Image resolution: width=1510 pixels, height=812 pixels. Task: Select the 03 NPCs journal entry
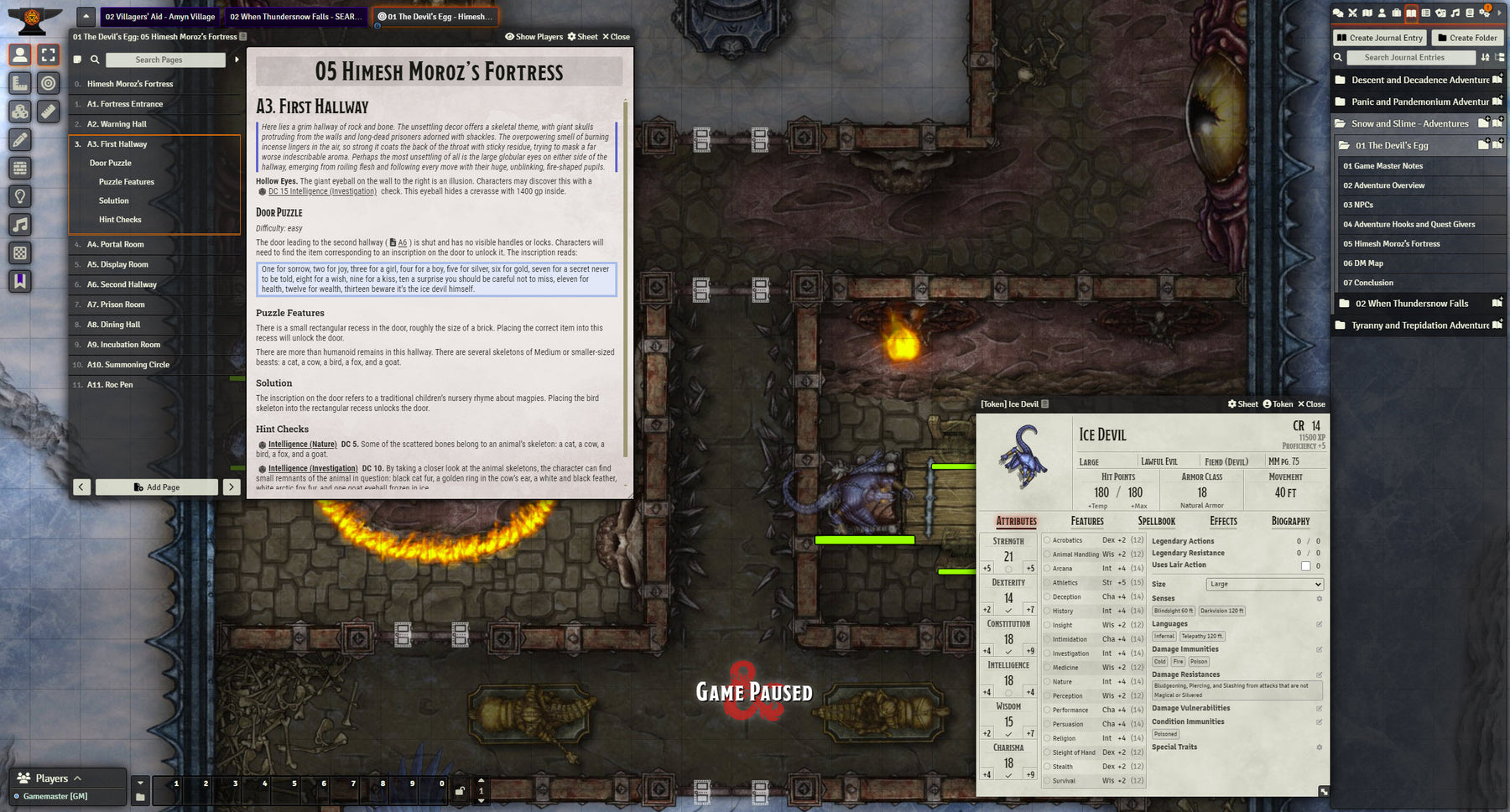(1358, 205)
